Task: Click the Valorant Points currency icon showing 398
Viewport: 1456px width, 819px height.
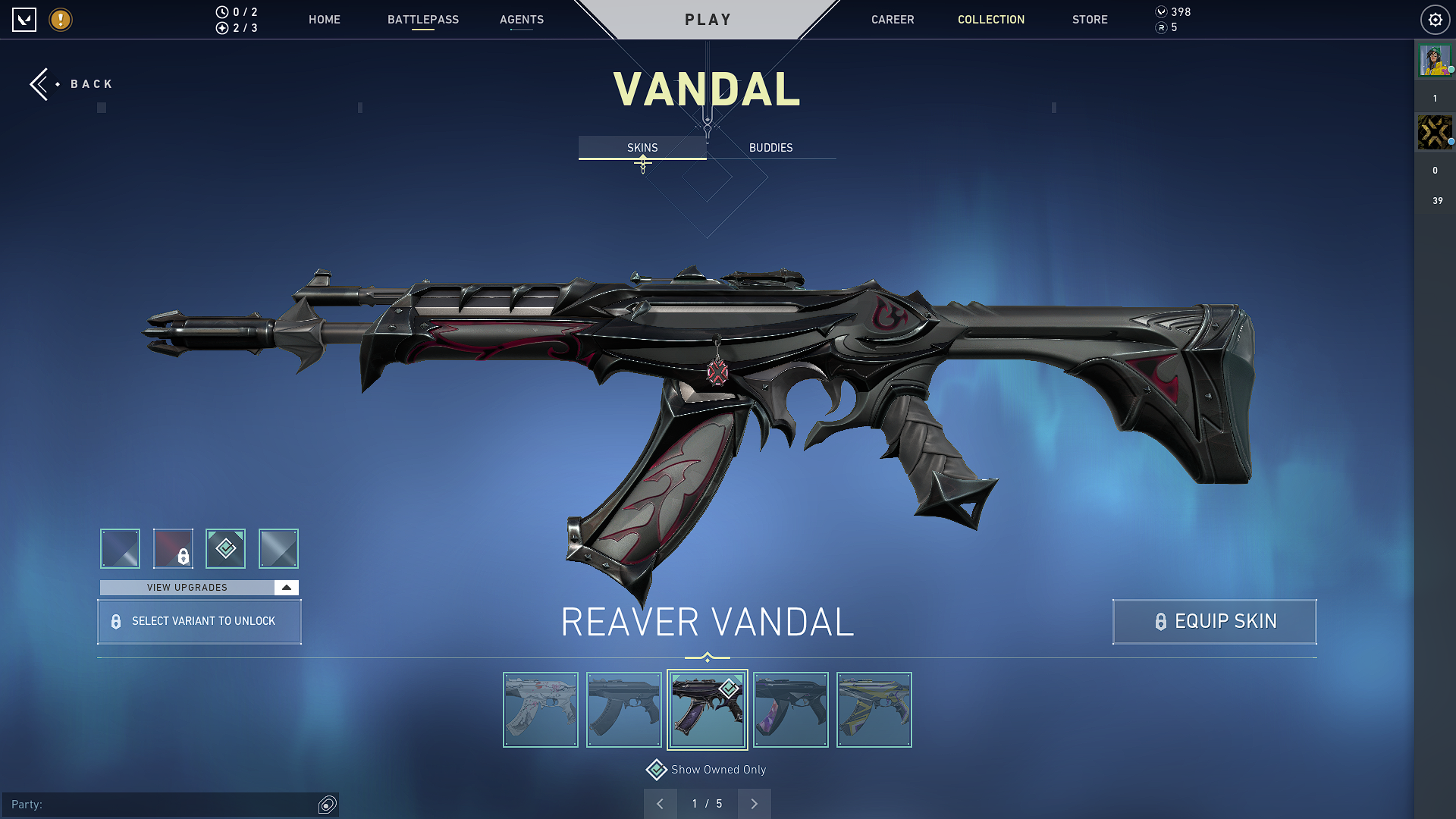Action: [x=1162, y=11]
